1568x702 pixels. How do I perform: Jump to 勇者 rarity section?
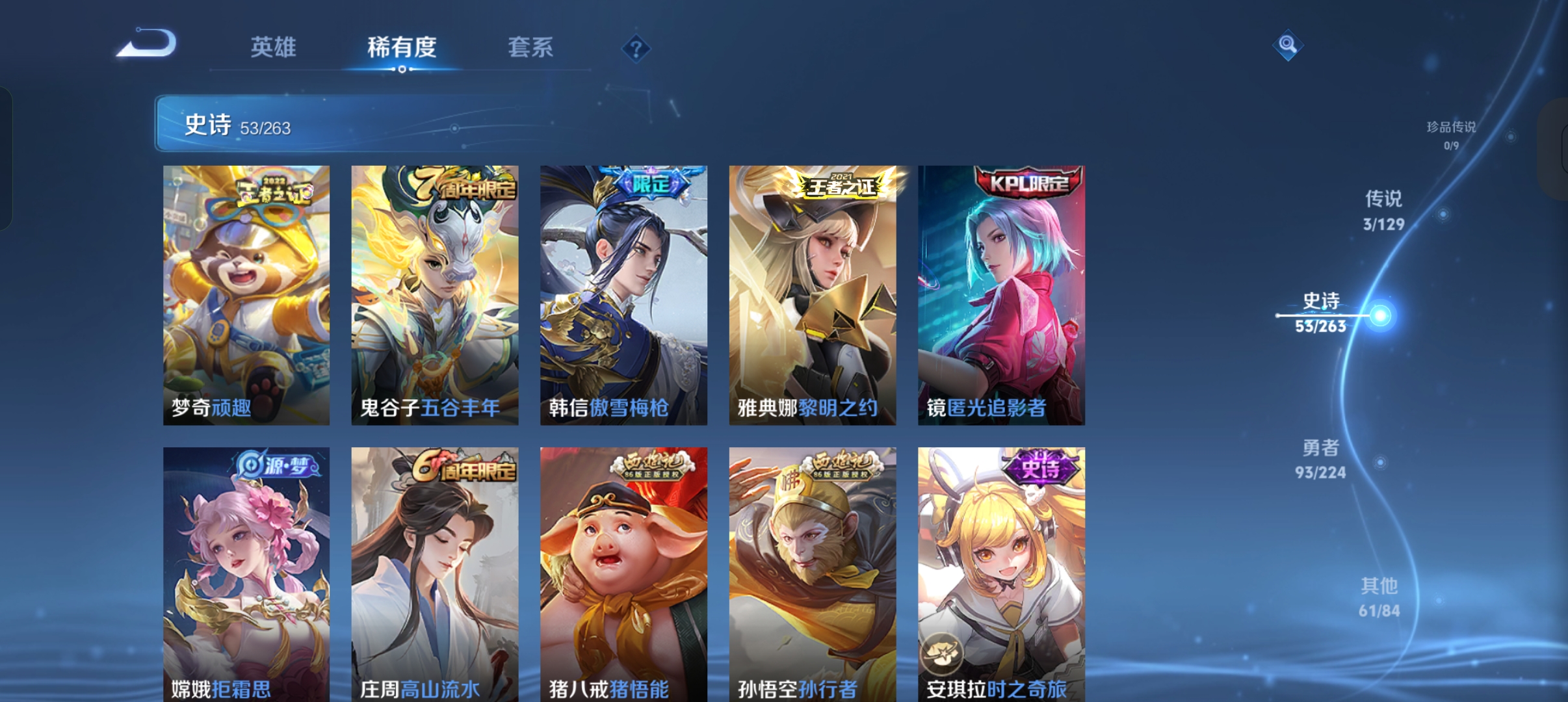click(1320, 459)
